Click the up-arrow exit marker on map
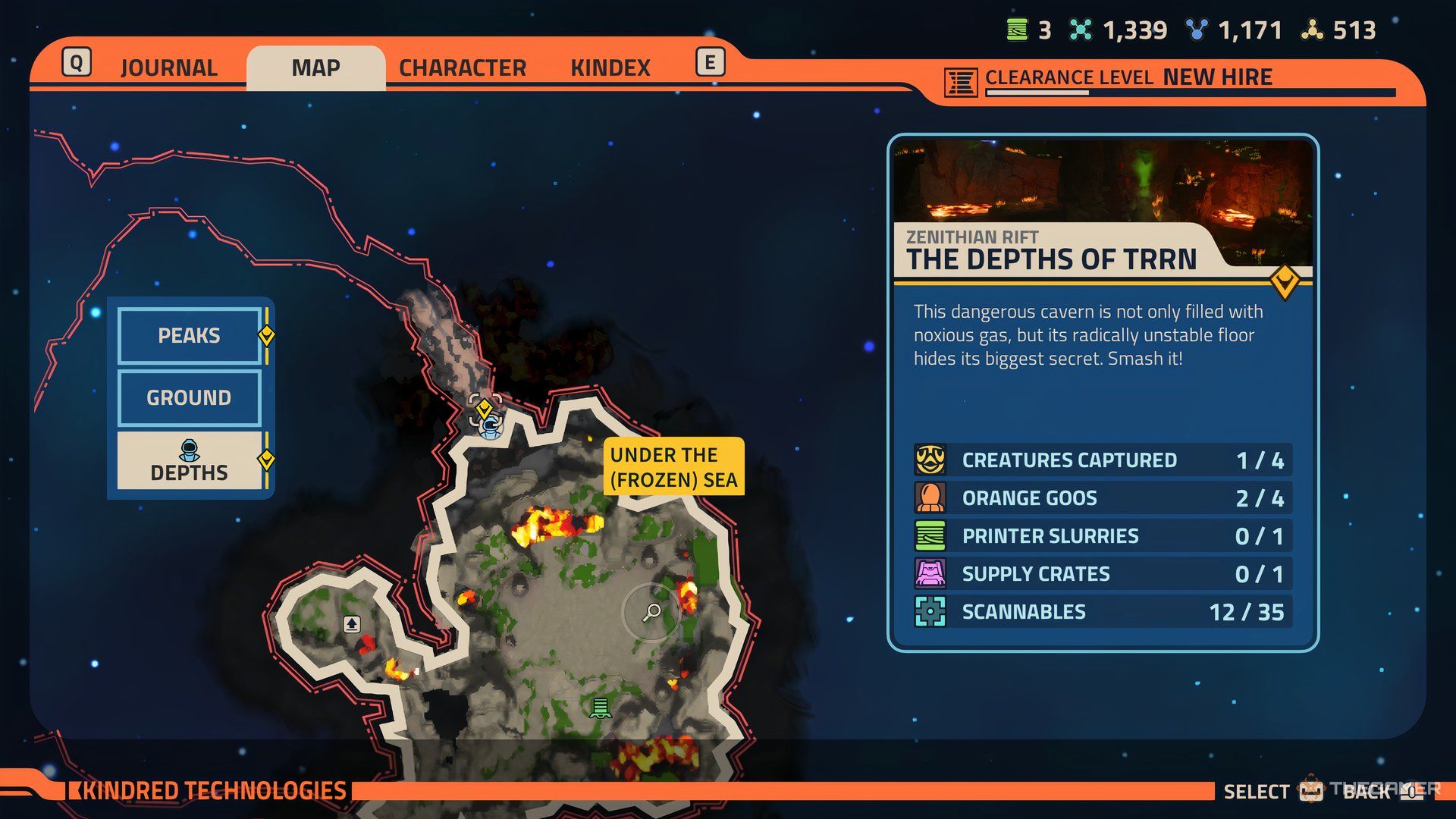The image size is (1456, 819). pos(352,624)
